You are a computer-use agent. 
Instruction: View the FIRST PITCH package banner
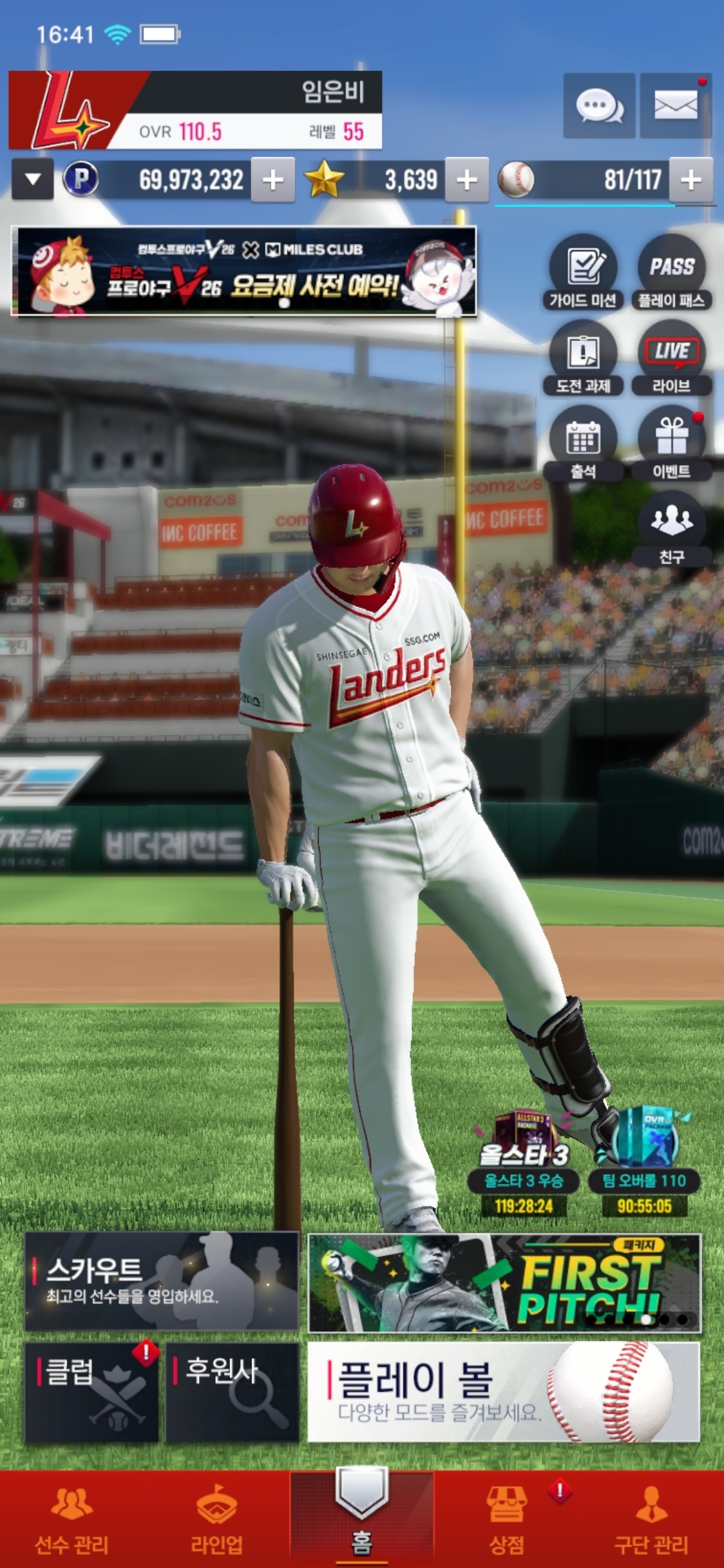coord(503,1283)
